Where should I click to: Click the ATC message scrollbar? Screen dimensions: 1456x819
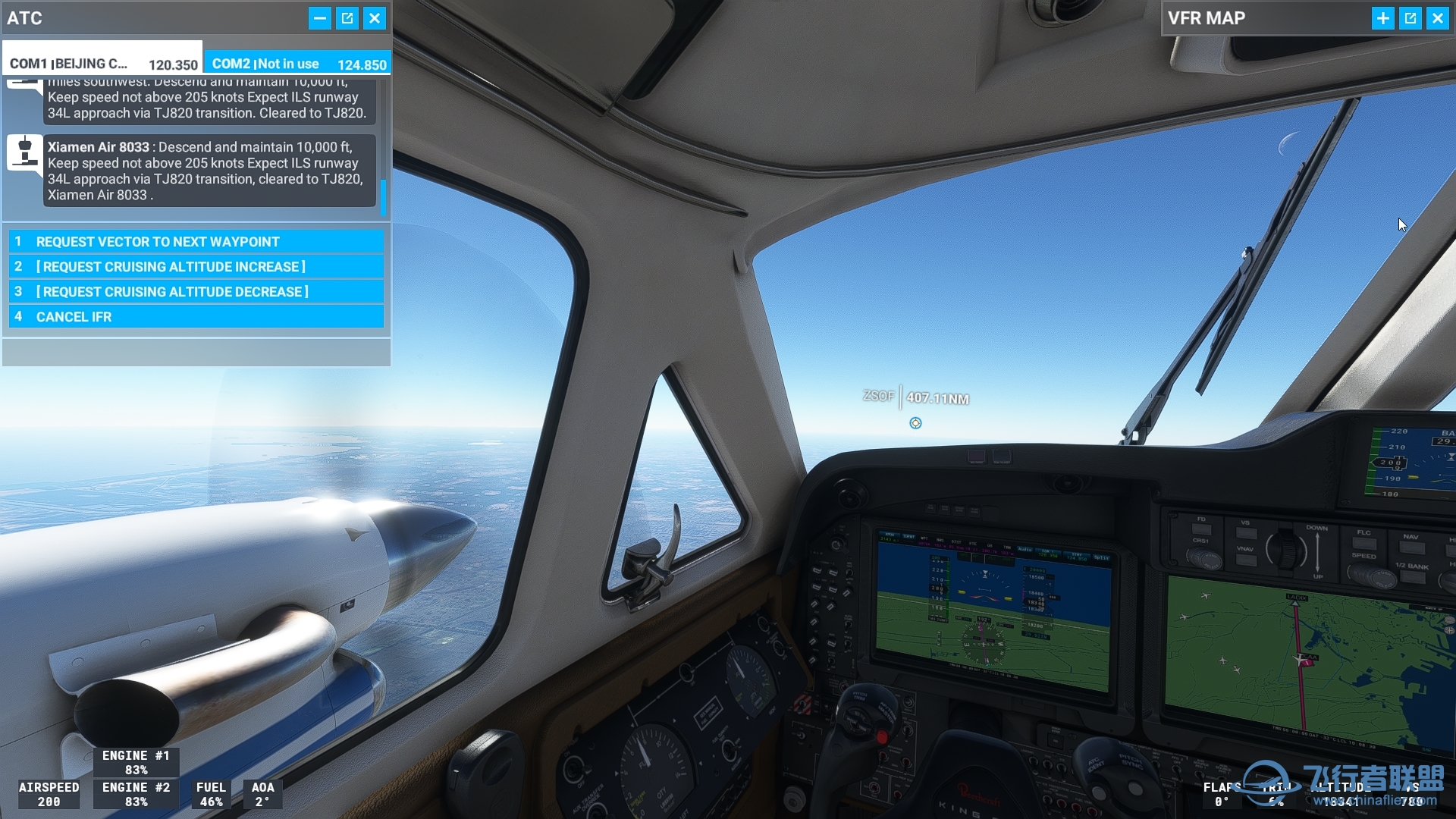[383, 196]
